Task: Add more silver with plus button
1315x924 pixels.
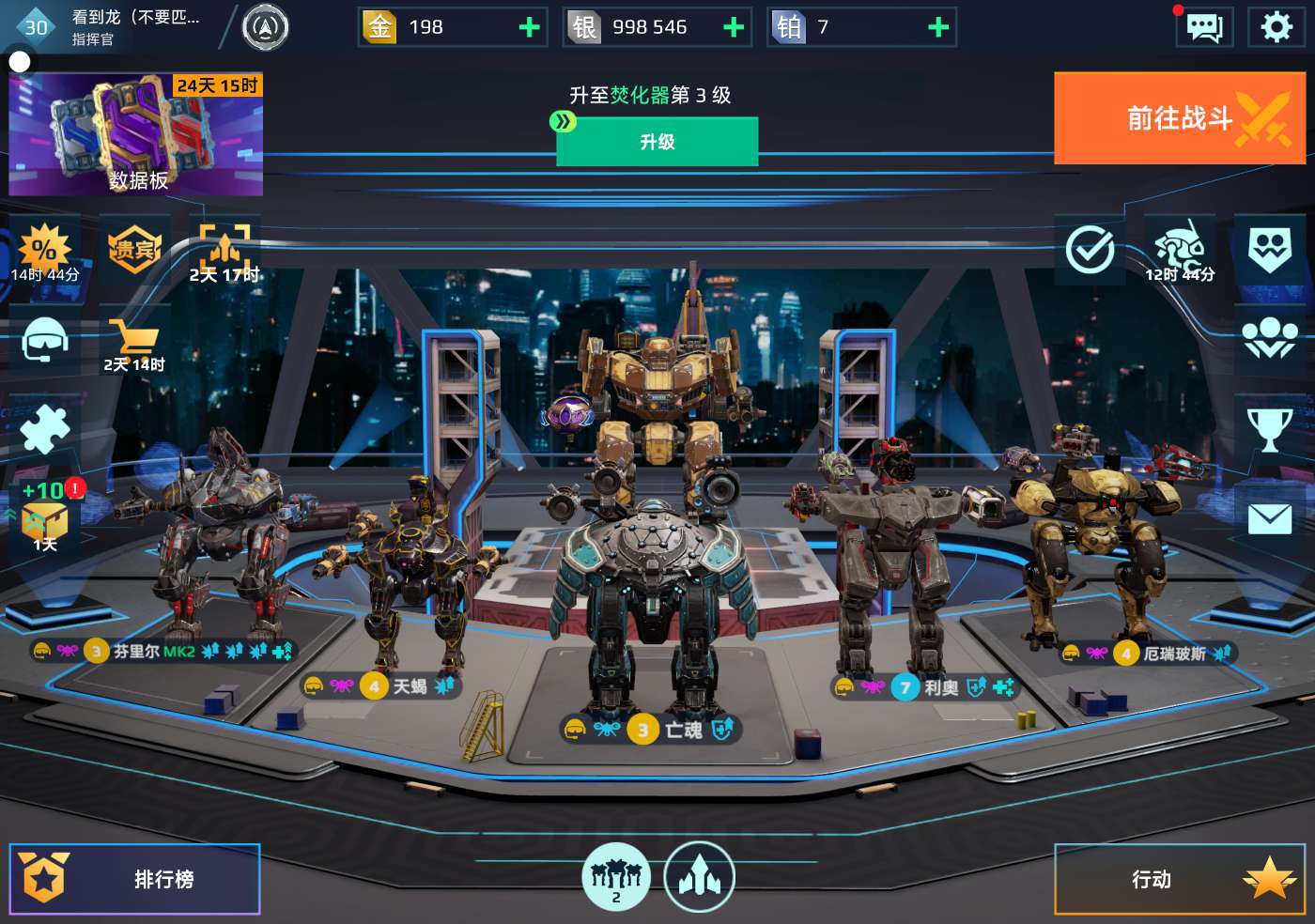Action: (x=734, y=27)
